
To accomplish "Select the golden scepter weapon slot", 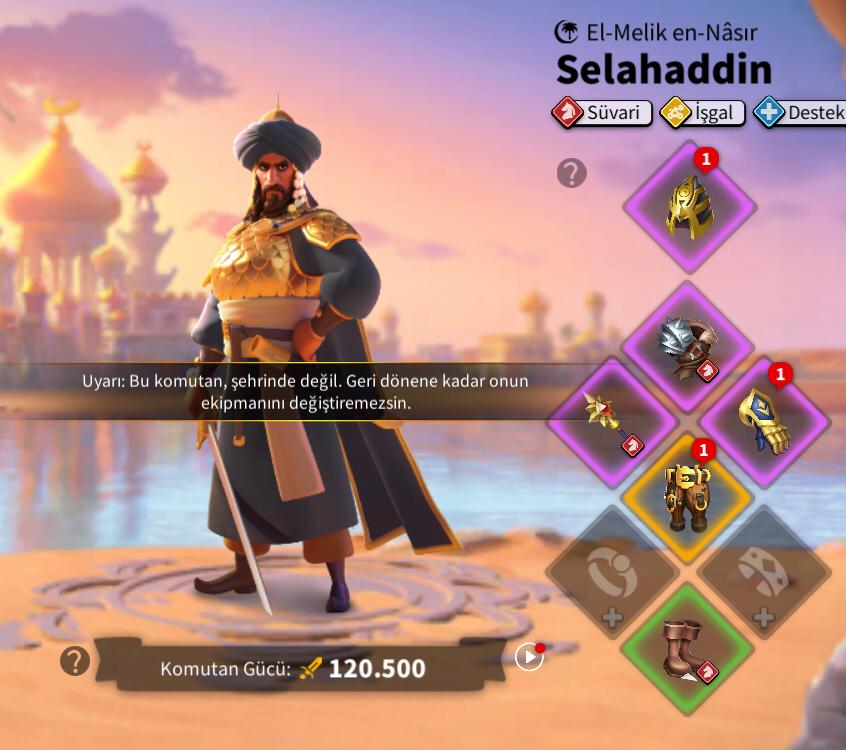I will coord(612,421).
